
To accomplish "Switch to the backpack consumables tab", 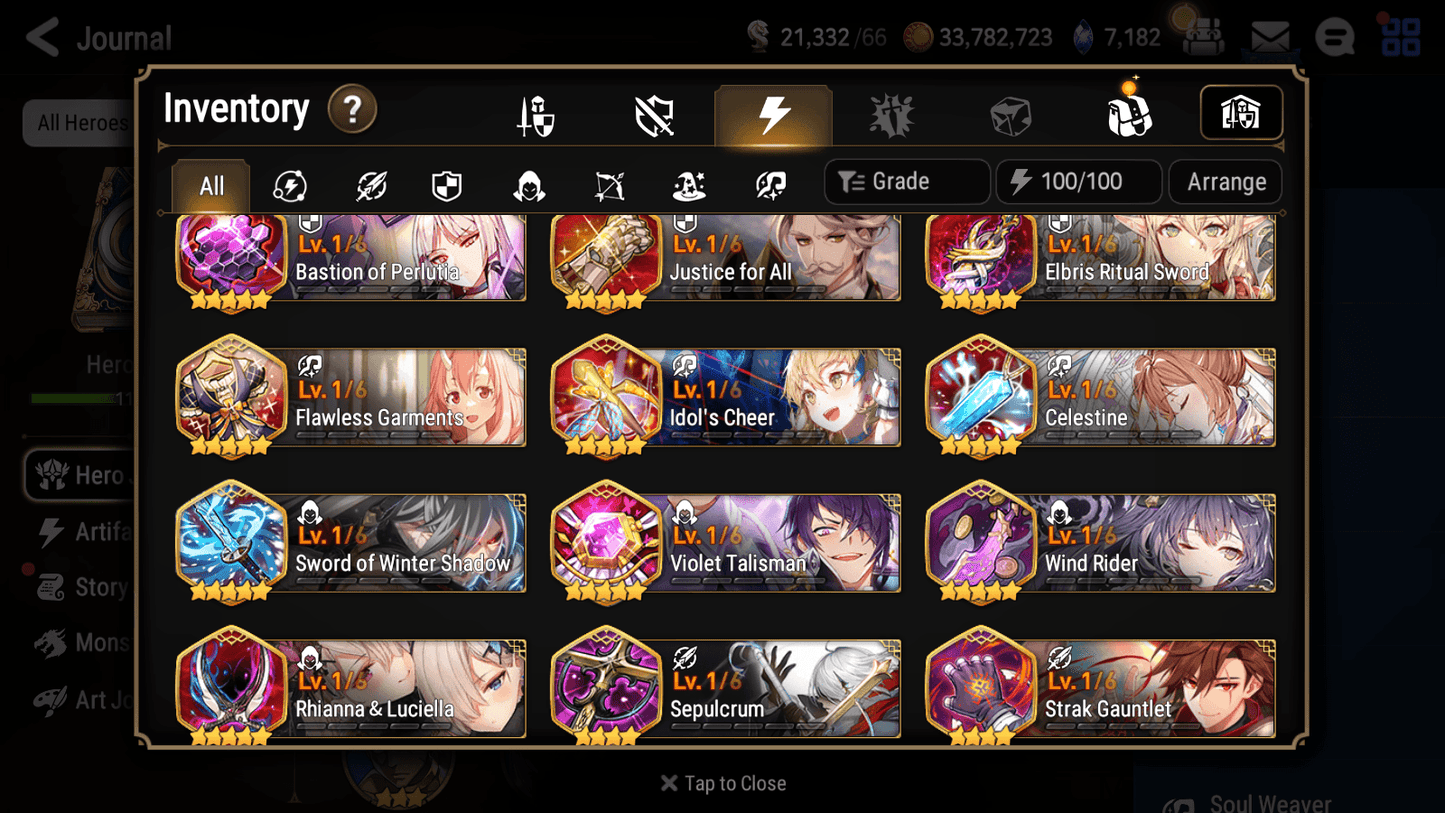I will 1129,113.
